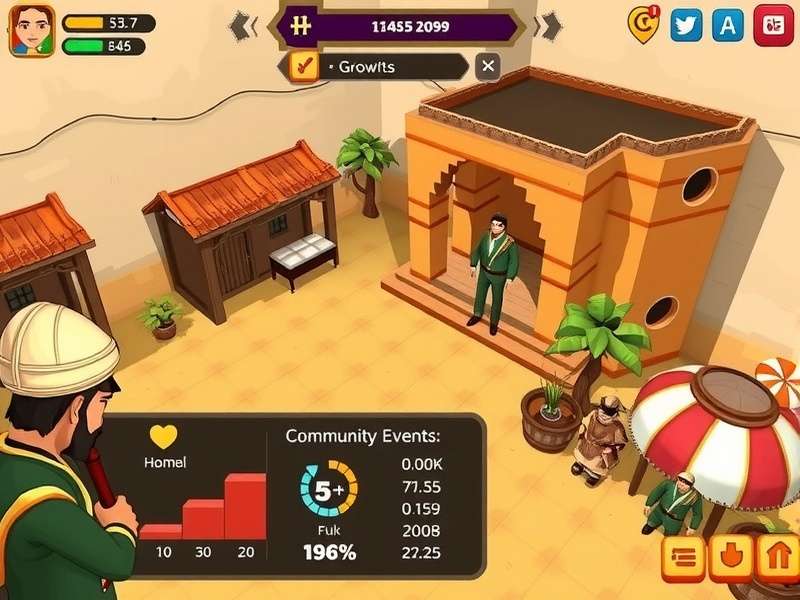
Task: Select the Homel yellow heart icon
Action: point(163,437)
